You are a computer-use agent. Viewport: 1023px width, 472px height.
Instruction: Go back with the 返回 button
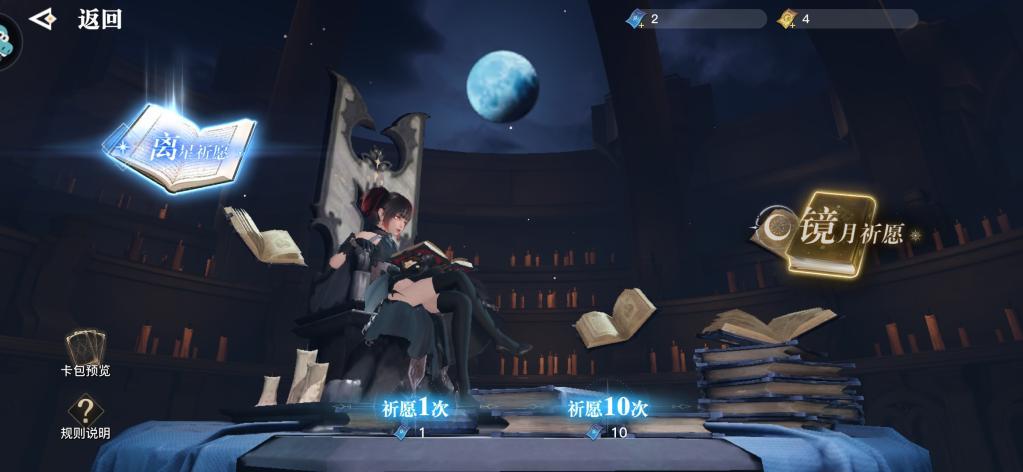78,19
